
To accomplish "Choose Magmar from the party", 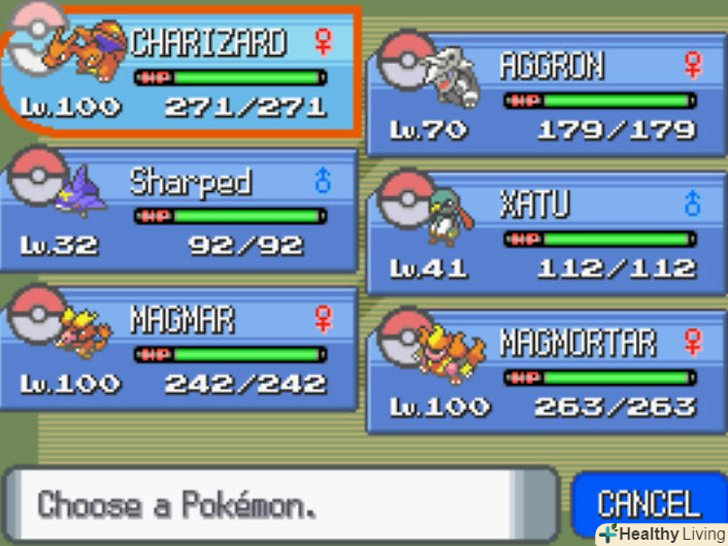I will click(x=180, y=350).
